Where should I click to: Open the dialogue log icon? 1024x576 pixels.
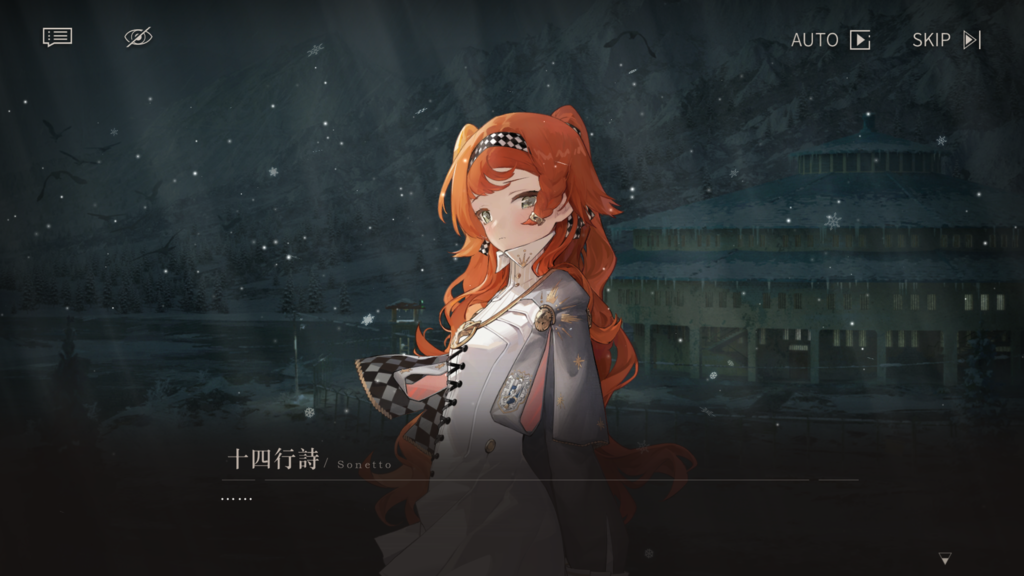pos(57,37)
